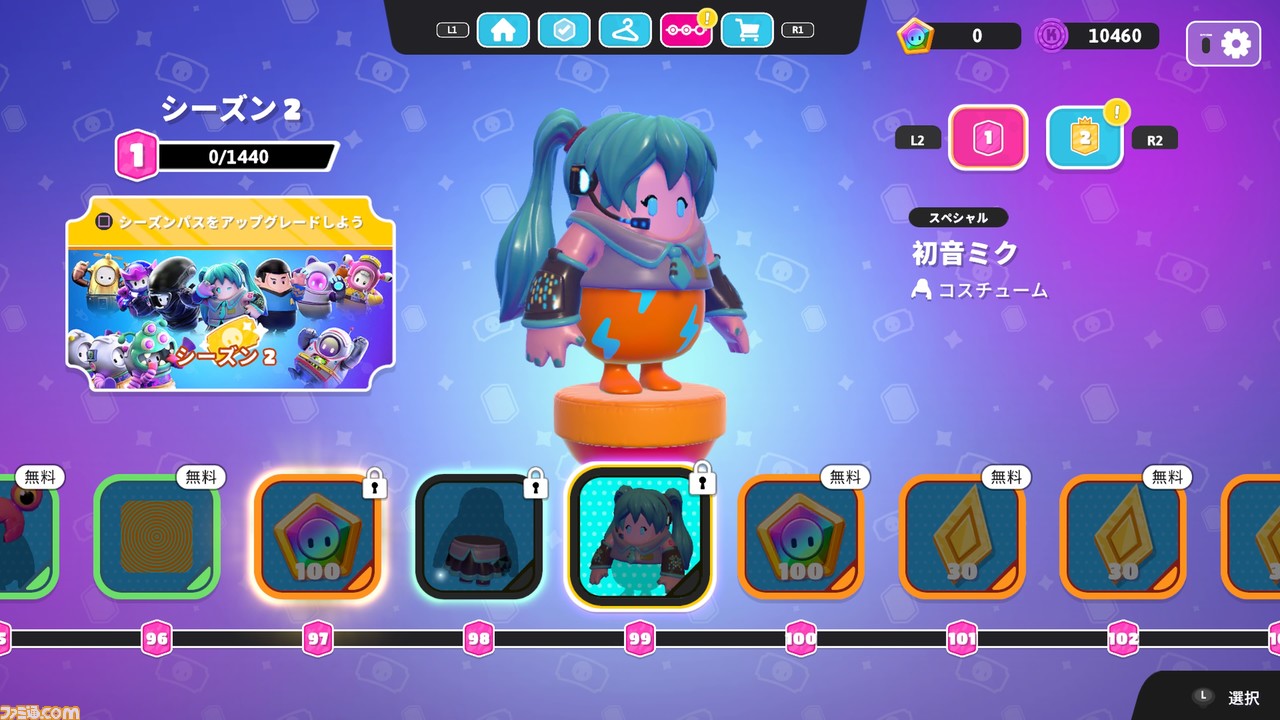Open the Settings gear icon
The height and width of the screenshot is (720, 1280).
[1235, 43]
